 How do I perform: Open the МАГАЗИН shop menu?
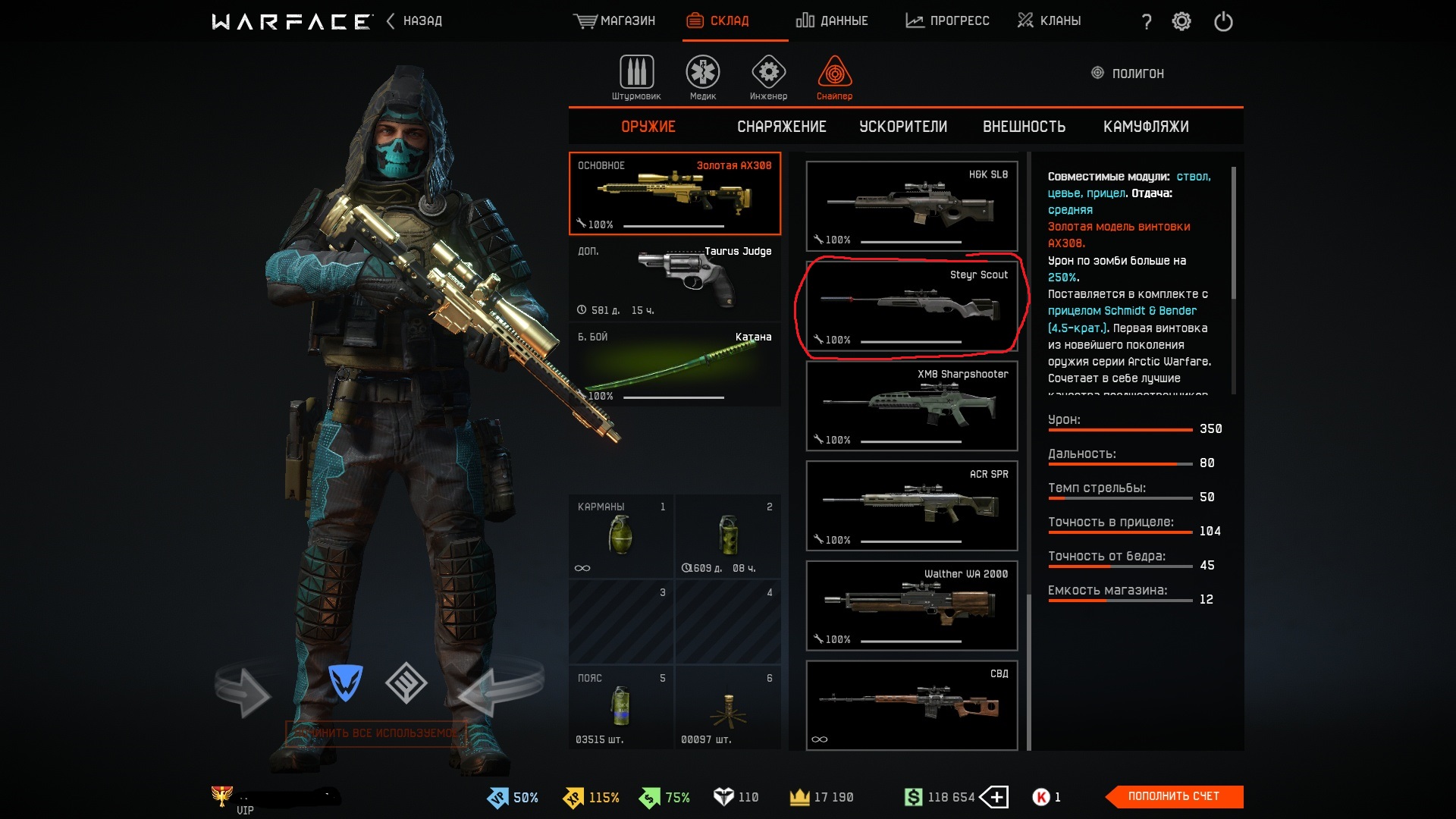point(615,21)
